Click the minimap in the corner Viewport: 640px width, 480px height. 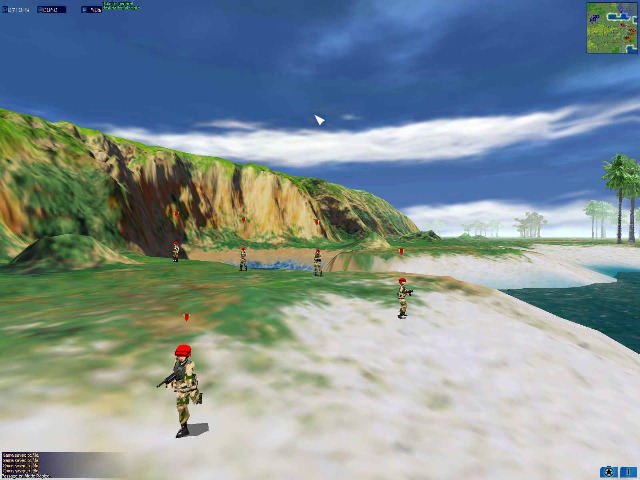point(611,27)
